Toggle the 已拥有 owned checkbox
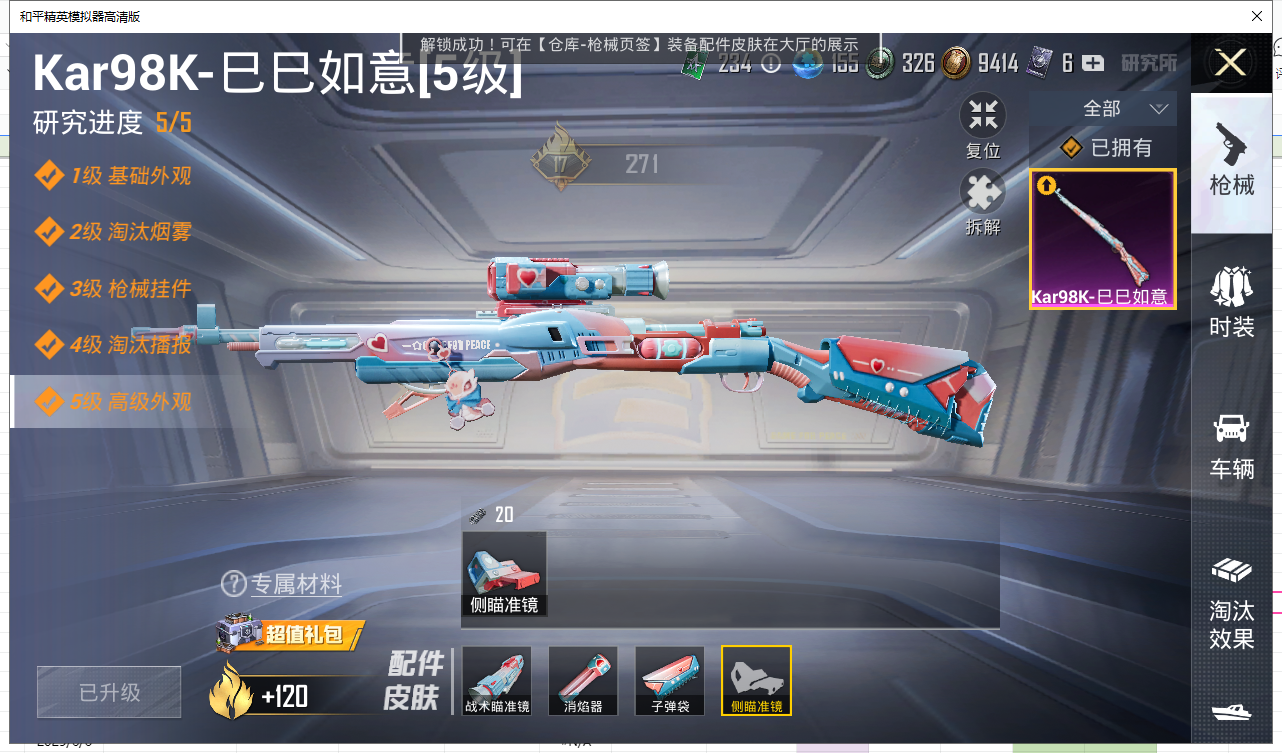1282x753 pixels. tap(1072, 148)
